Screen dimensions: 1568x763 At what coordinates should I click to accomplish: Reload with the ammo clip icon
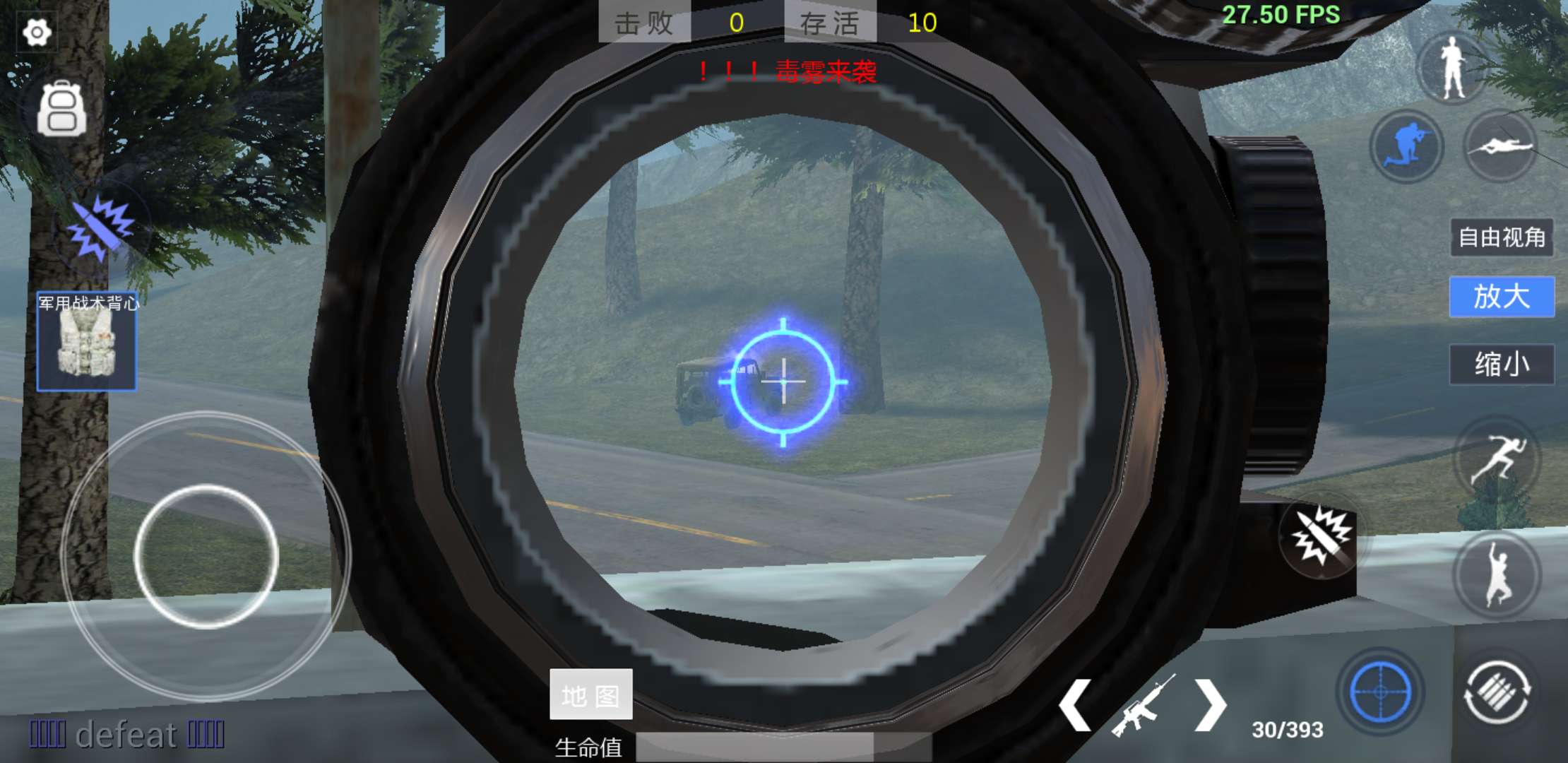click(x=1497, y=692)
